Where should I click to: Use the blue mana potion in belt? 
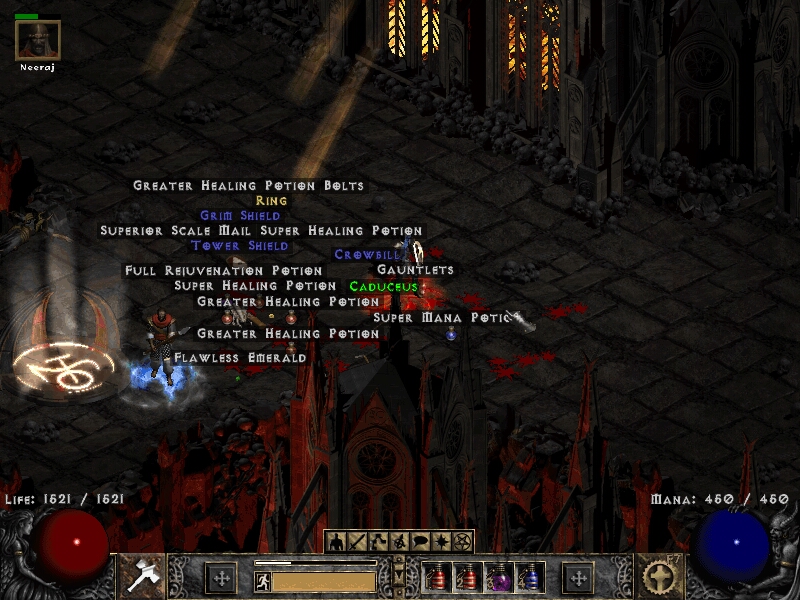529,578
